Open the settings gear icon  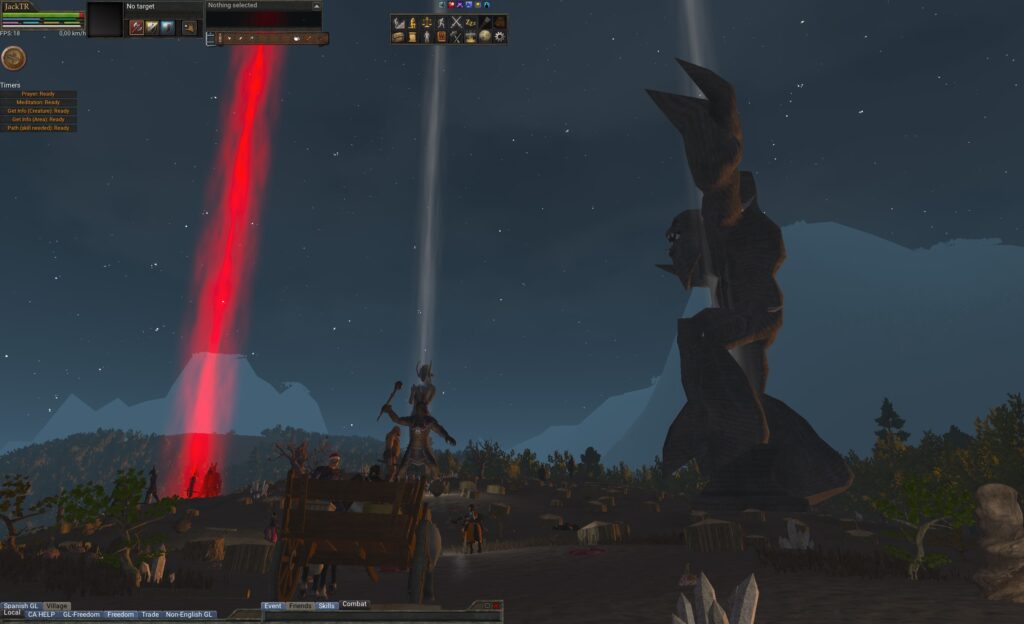[499, 37]
